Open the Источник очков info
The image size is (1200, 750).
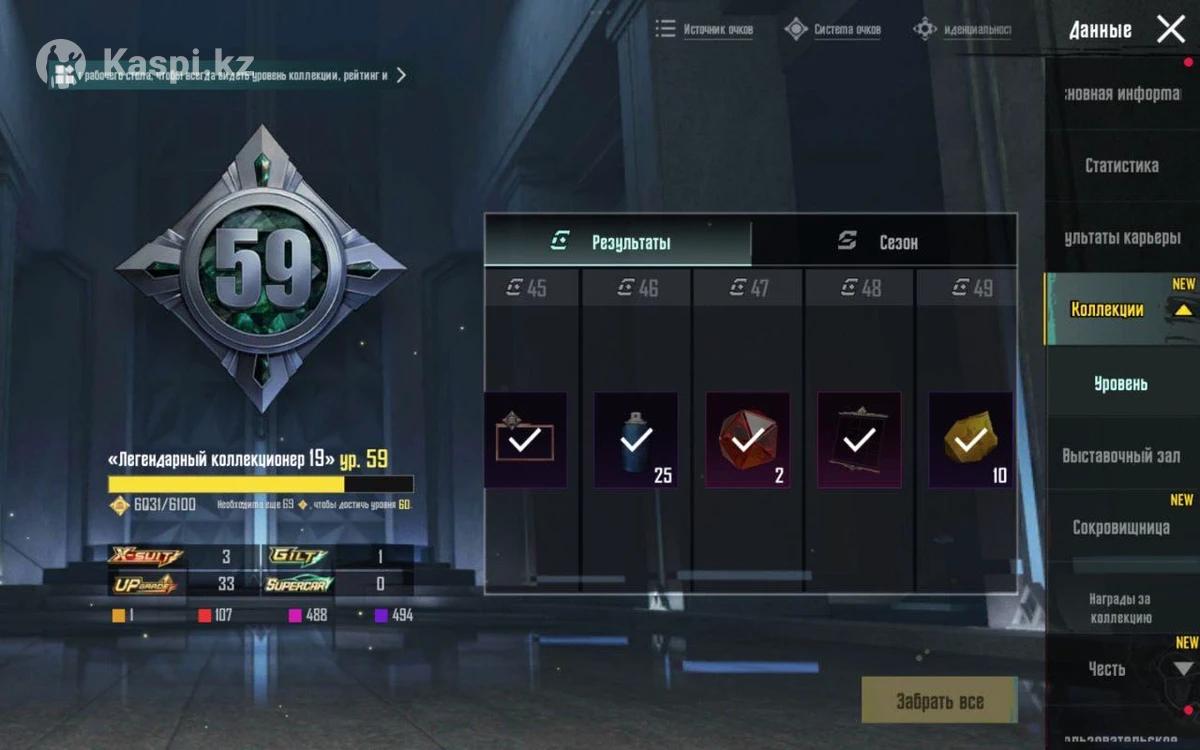[x=705, y=30]
